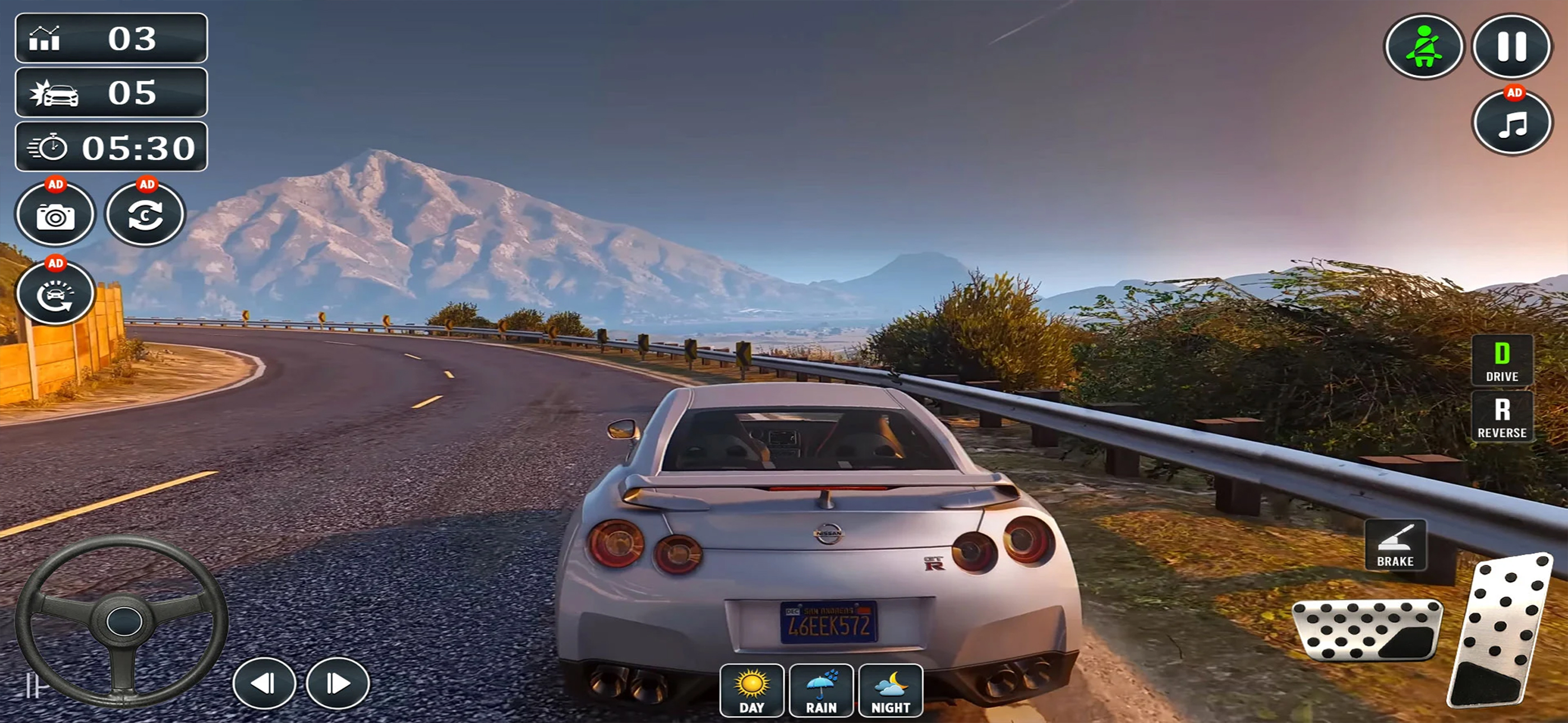Toggle the seatbelt icon button
Image resolution: width=1568 pixels, height=723 pixels.
click(1424, 47)
